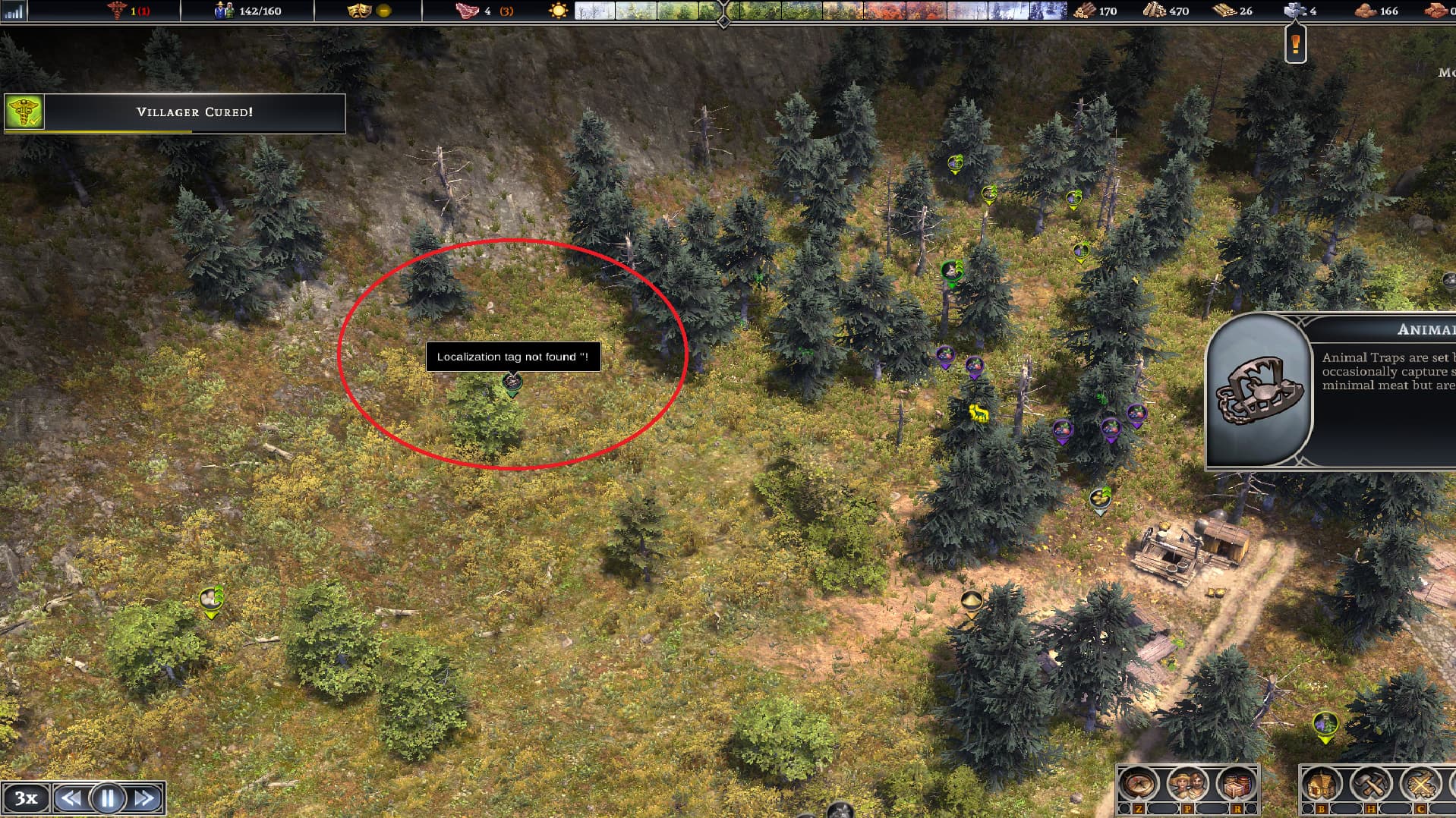Increase game speed with the fast-forward arrows
Viewport: 1456px width, 818px height.
144,798
